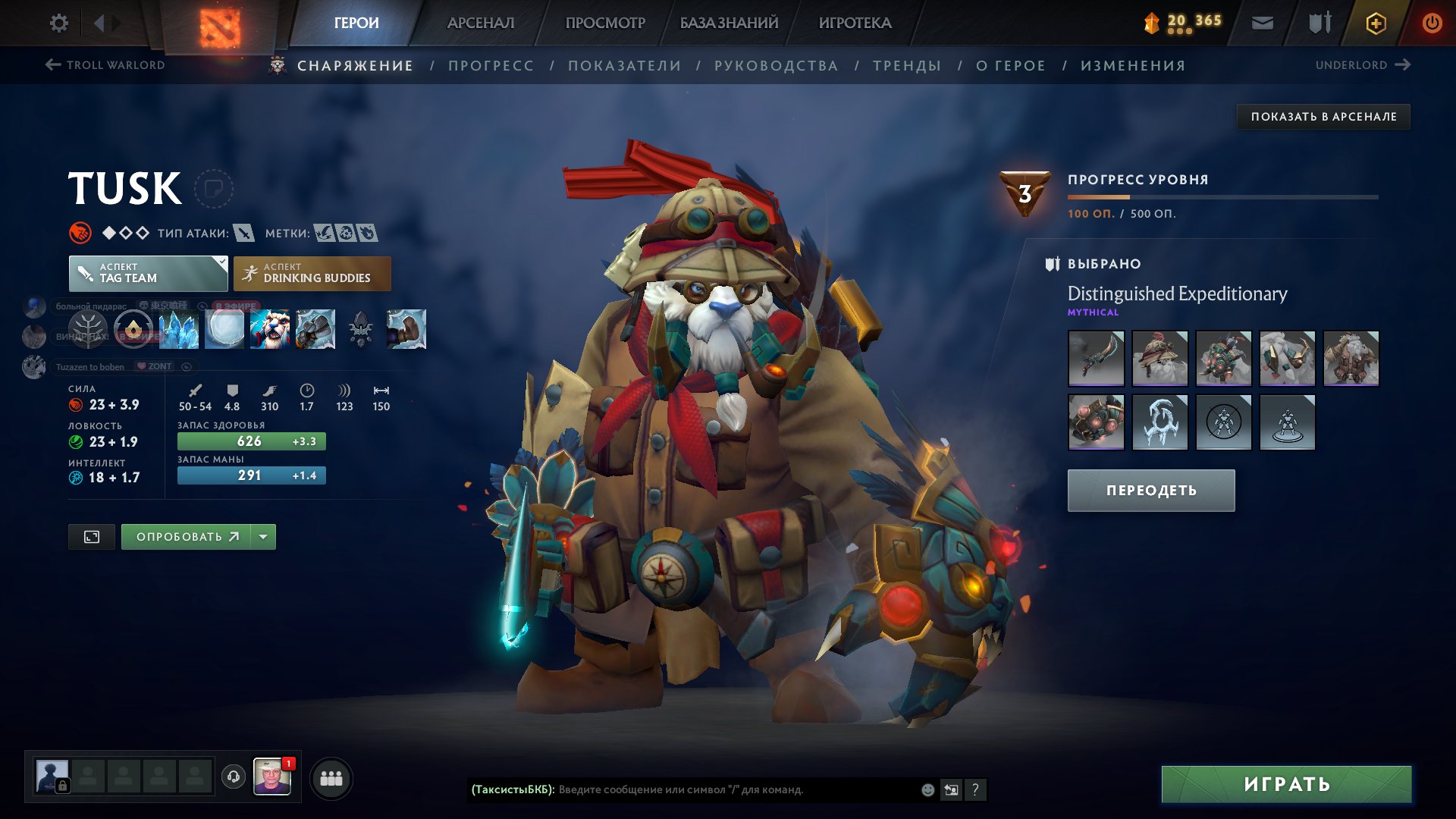Click the ПЕРЕОДЕТЬ button

click(x=1150, y=491)
